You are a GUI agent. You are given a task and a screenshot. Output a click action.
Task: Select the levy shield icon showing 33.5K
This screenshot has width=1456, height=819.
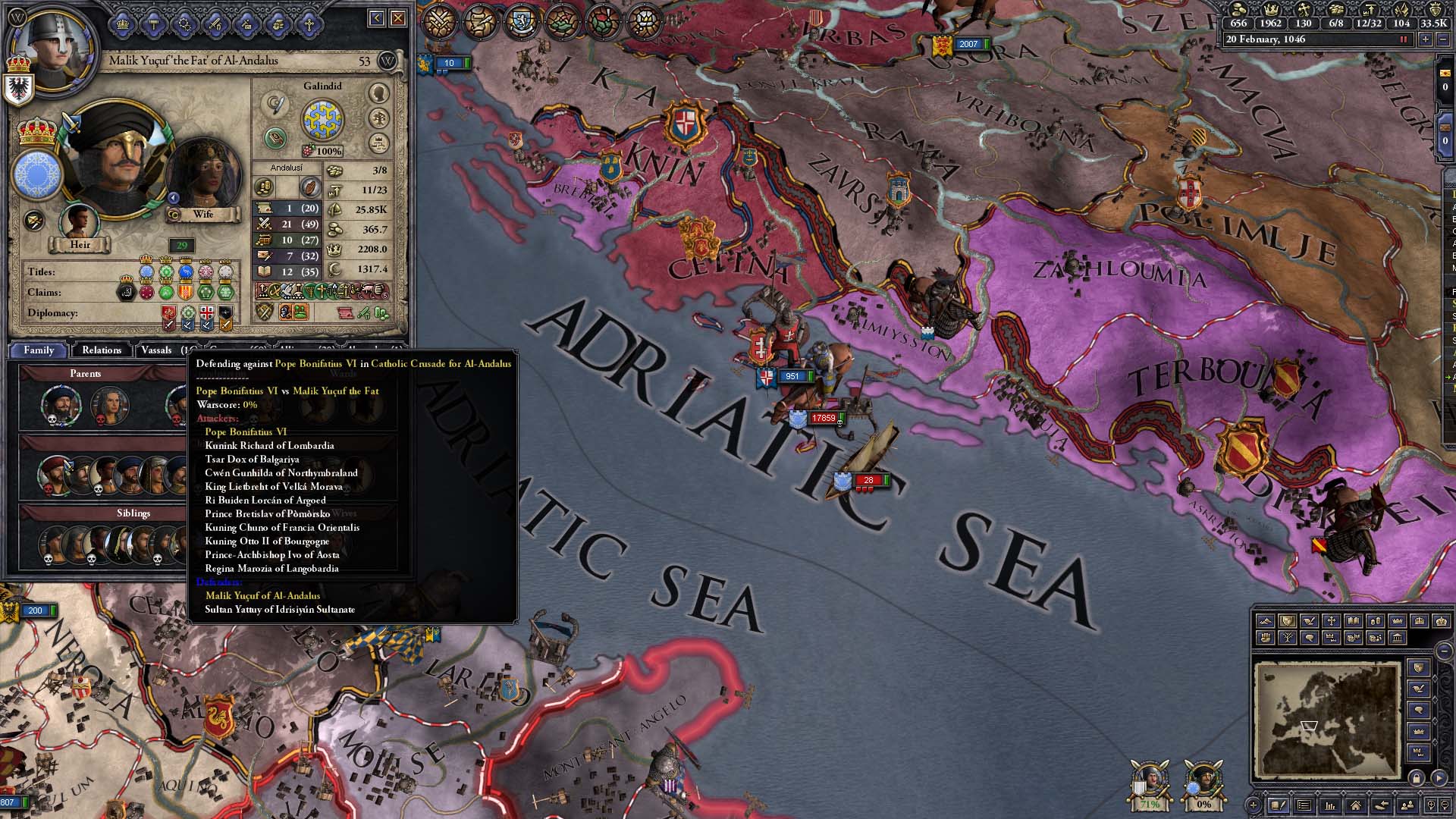[x=1436, y=11]
